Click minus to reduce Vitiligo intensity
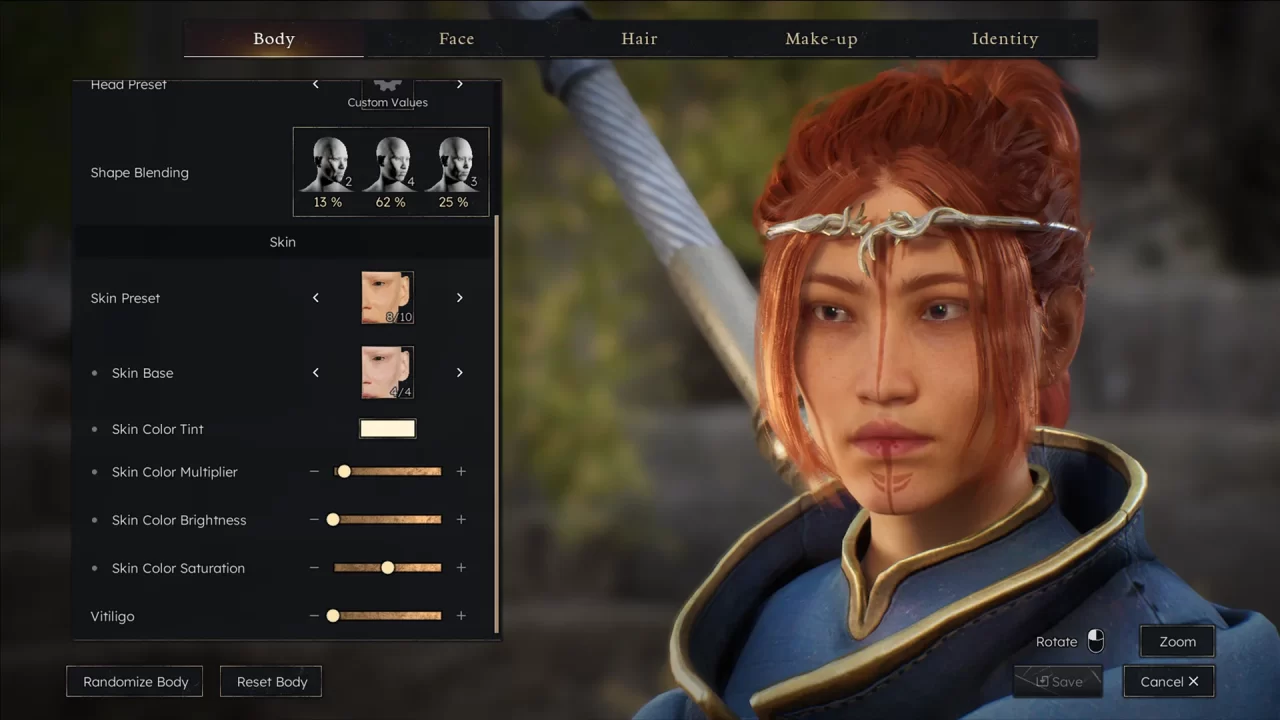Image resolution: width=1280 pixels, height=720 pixels. [313, 615]
